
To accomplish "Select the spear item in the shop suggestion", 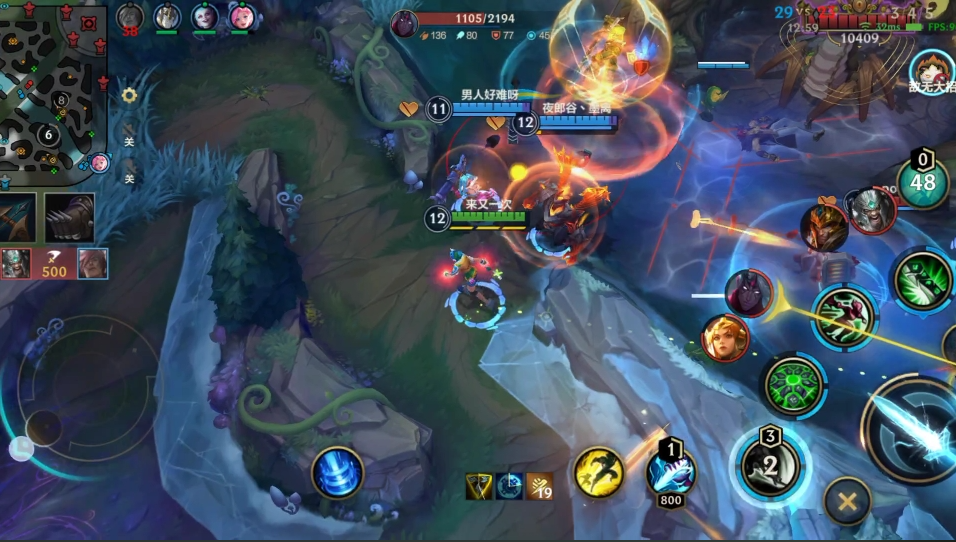I will (x=18, y=217).
